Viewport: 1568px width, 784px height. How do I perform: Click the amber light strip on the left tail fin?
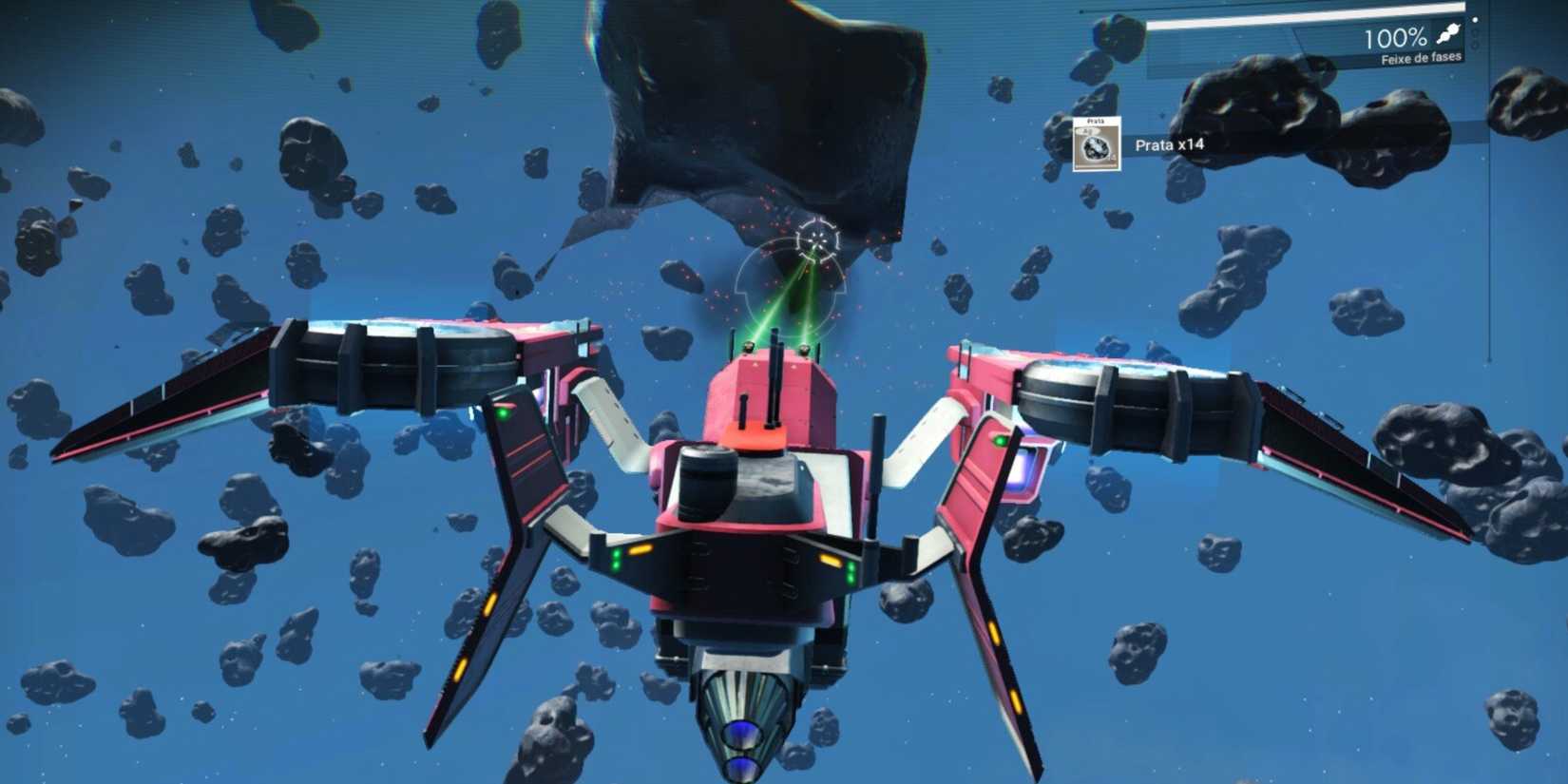[488, 601]
